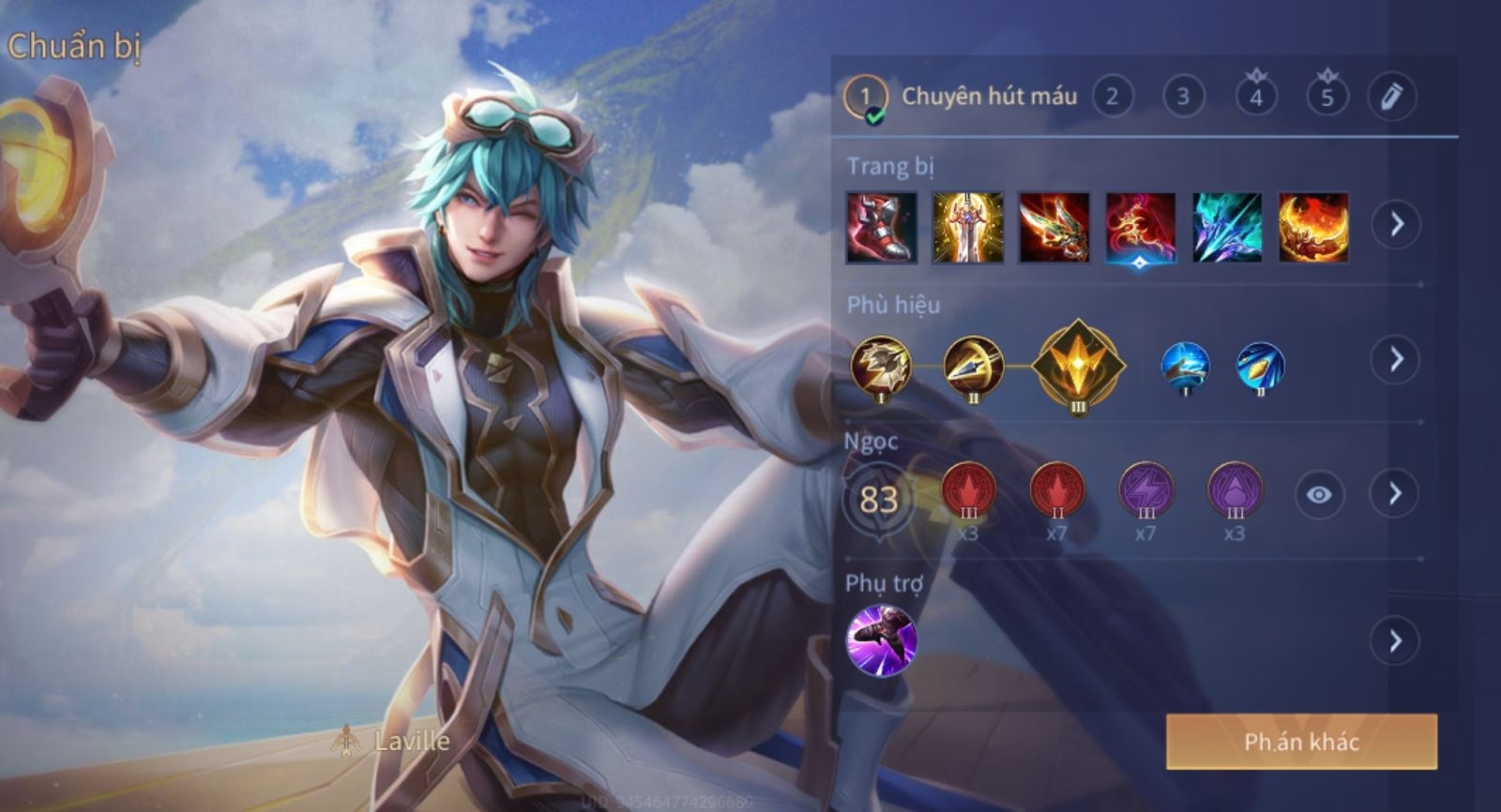Viewport: 1501px width, 812px height.
Task: Toggle the eye icon in Ngọc row
Action: click(1318, 494)
